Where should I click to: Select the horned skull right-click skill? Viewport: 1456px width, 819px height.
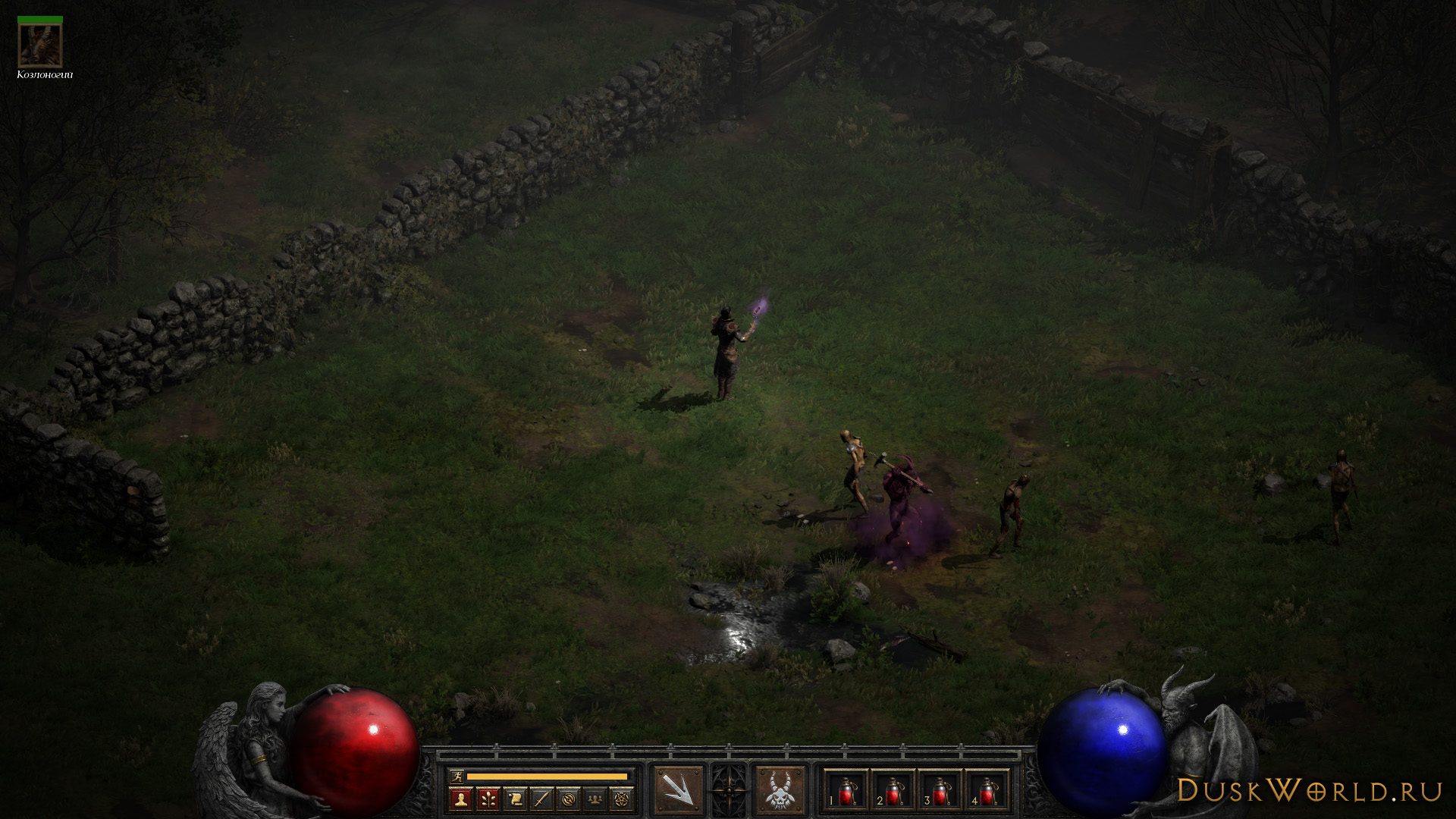pyautogui.click(x=780, y=790)
